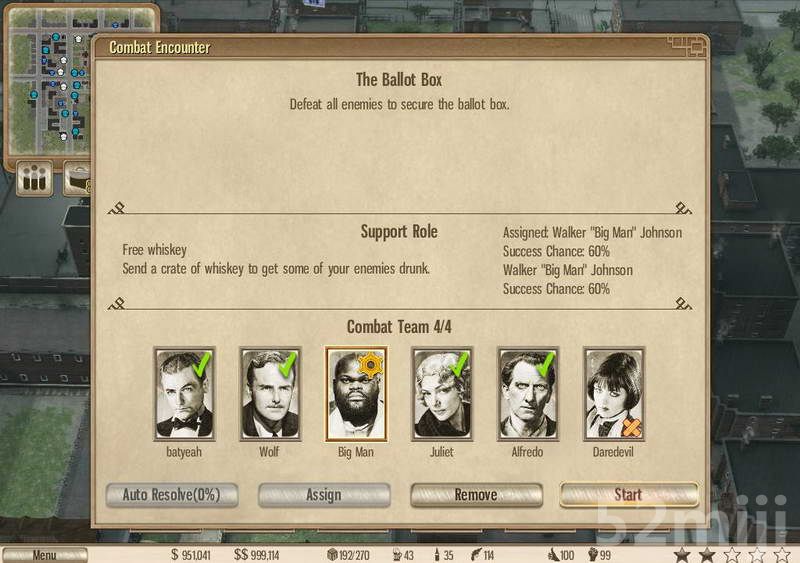Click the Remove button
Viewport: 800px width, 563px height.
click(x=476, y=495)
